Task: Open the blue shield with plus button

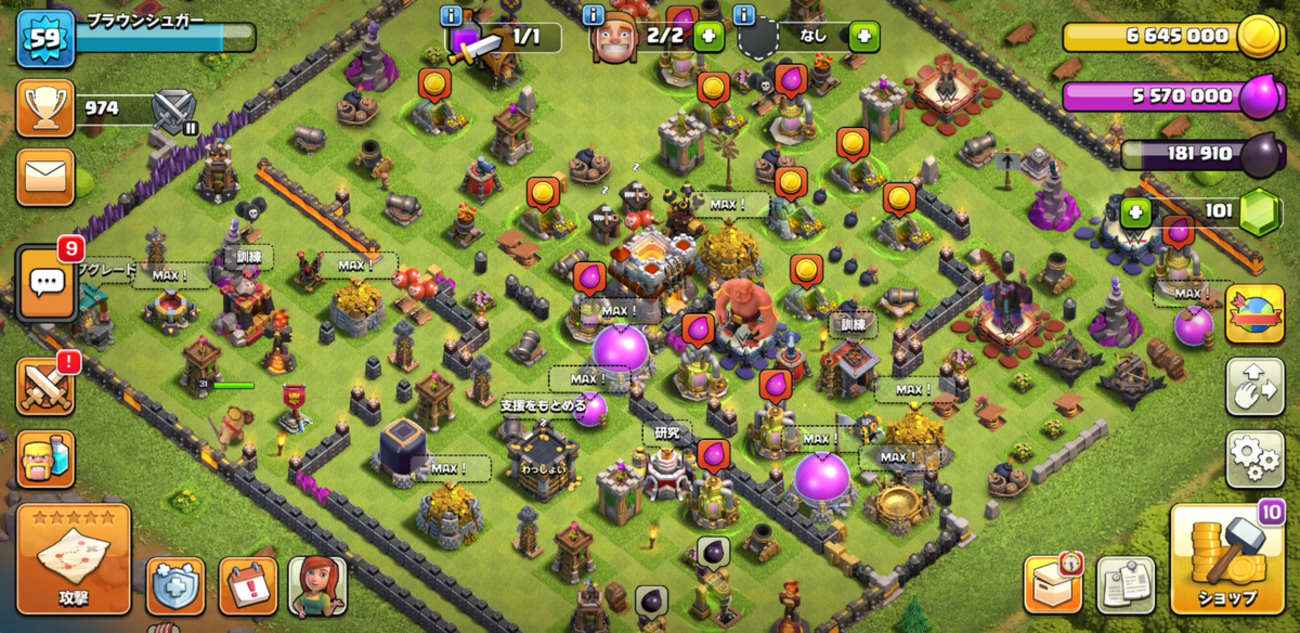Action: (176, 585)
